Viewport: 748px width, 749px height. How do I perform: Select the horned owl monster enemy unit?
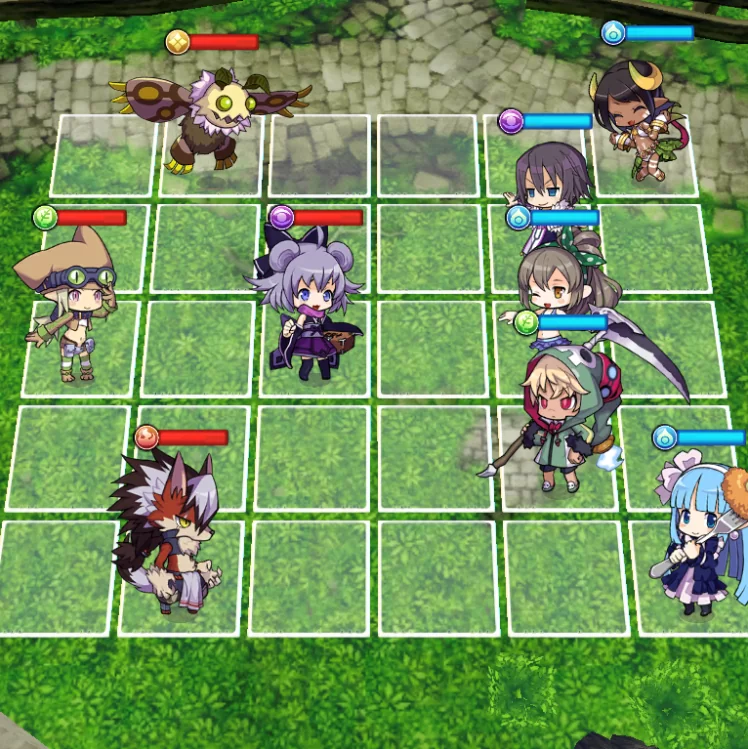coord(210,118)
